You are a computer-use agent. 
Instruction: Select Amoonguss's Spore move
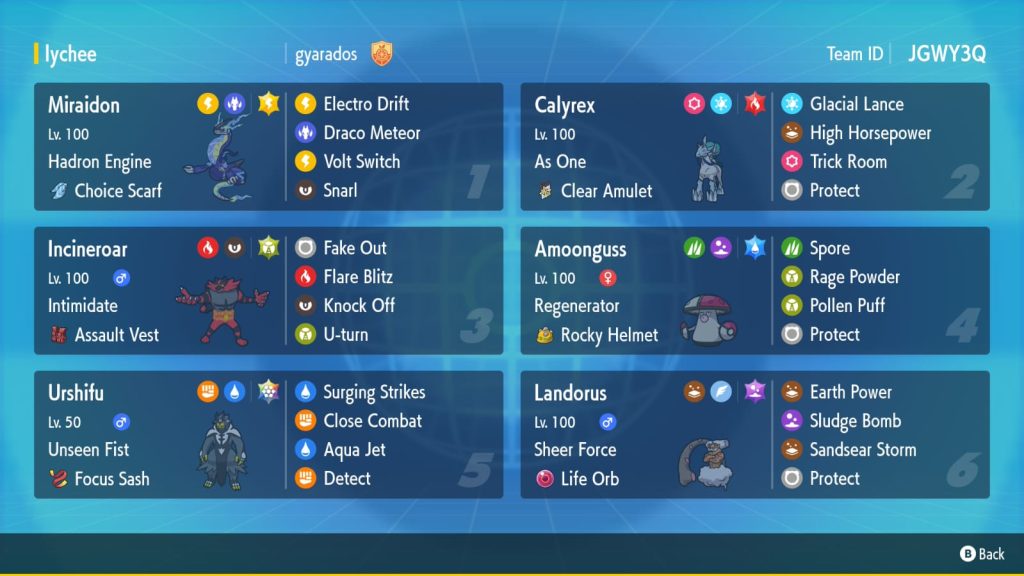[x=829, y=248]
